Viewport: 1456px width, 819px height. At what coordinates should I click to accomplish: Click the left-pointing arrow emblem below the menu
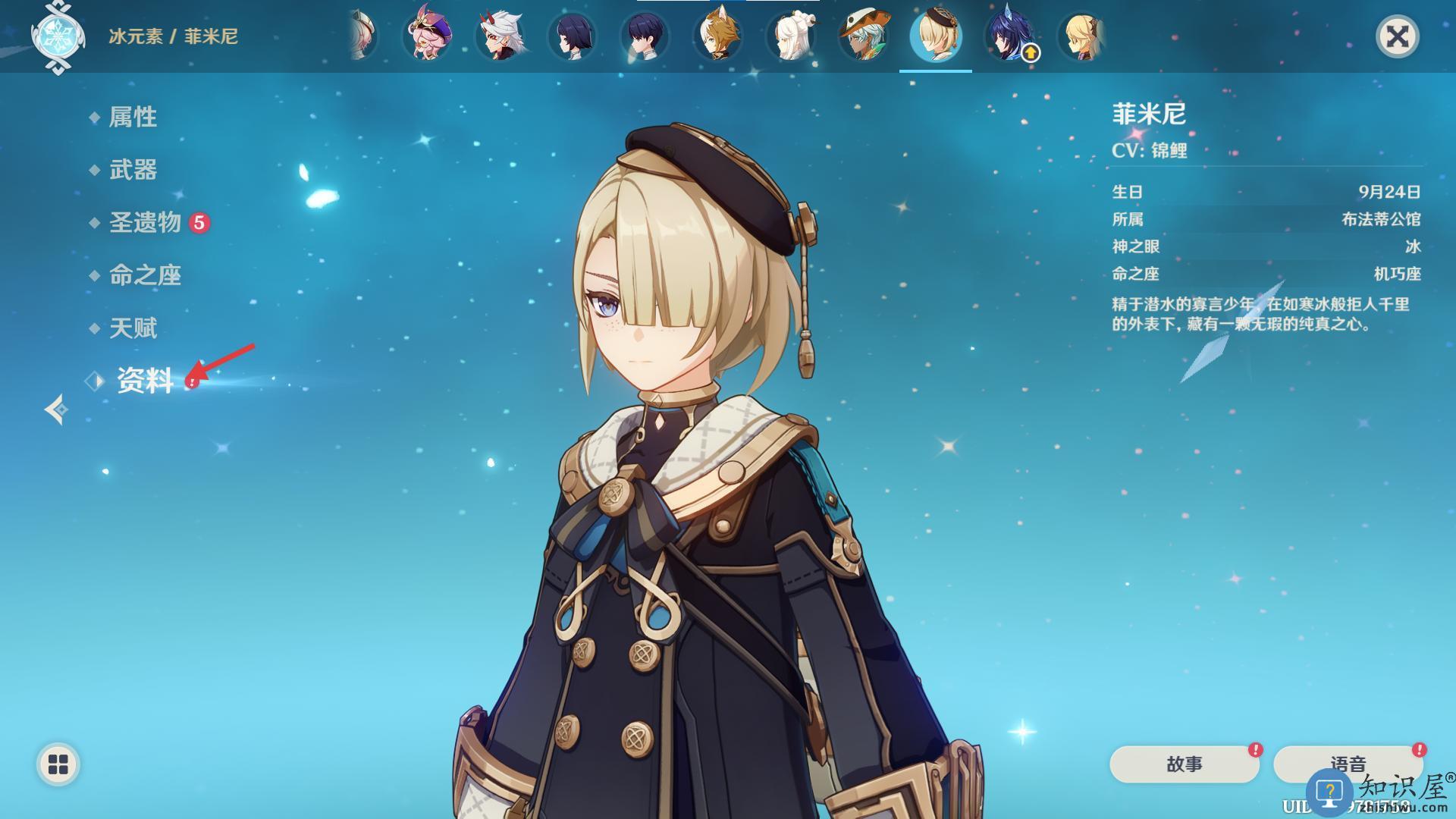tap(55, 409)
